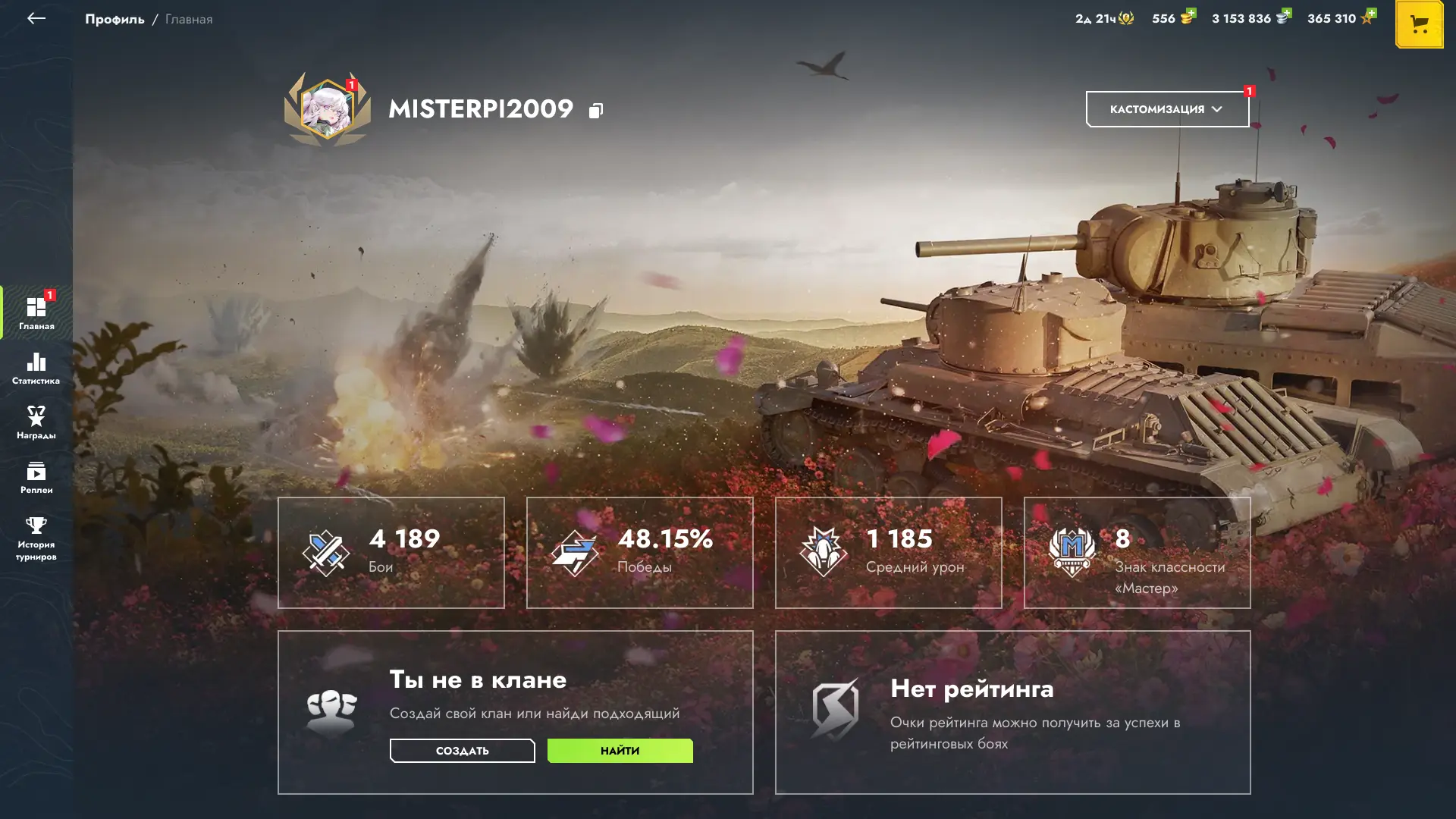View the Победы win rate card
Viewport: 1456px width, 819px height.
(x=639, y=552)
